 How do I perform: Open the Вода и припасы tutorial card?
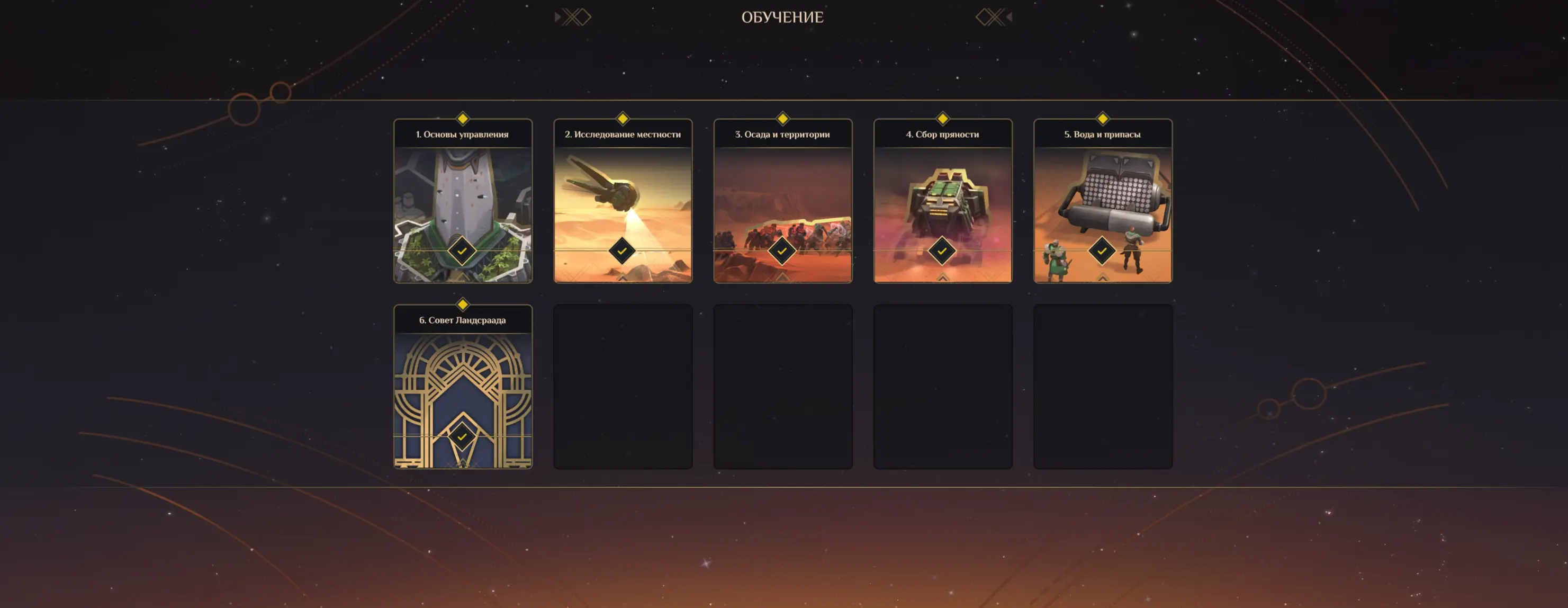pos(1103,201)
